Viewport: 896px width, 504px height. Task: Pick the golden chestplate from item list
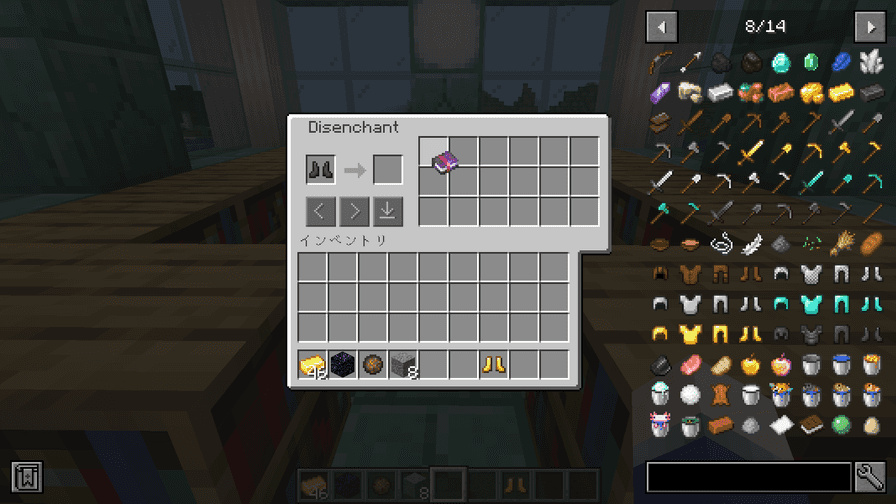click(x=690, y=334)
